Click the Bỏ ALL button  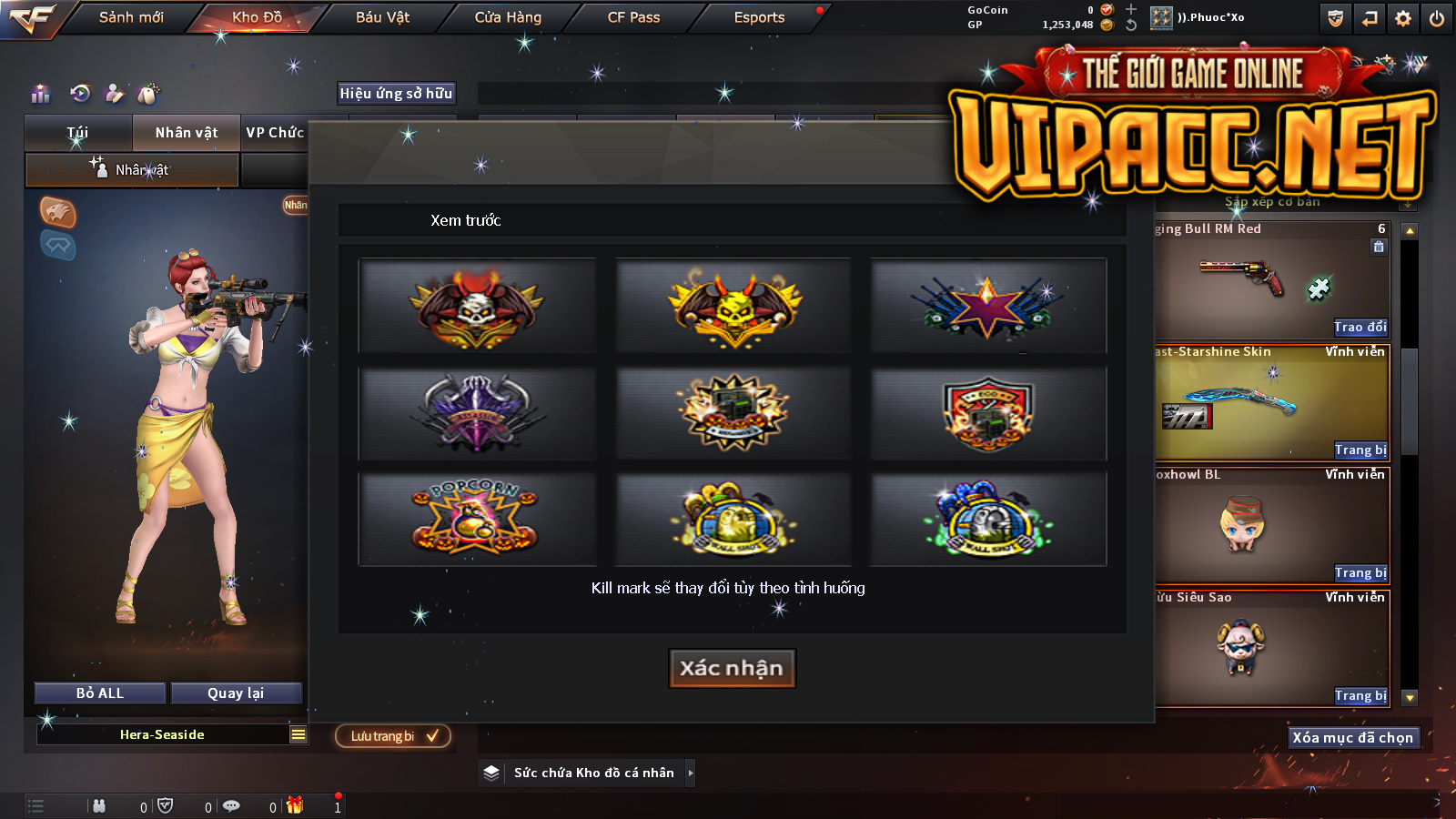100,693
